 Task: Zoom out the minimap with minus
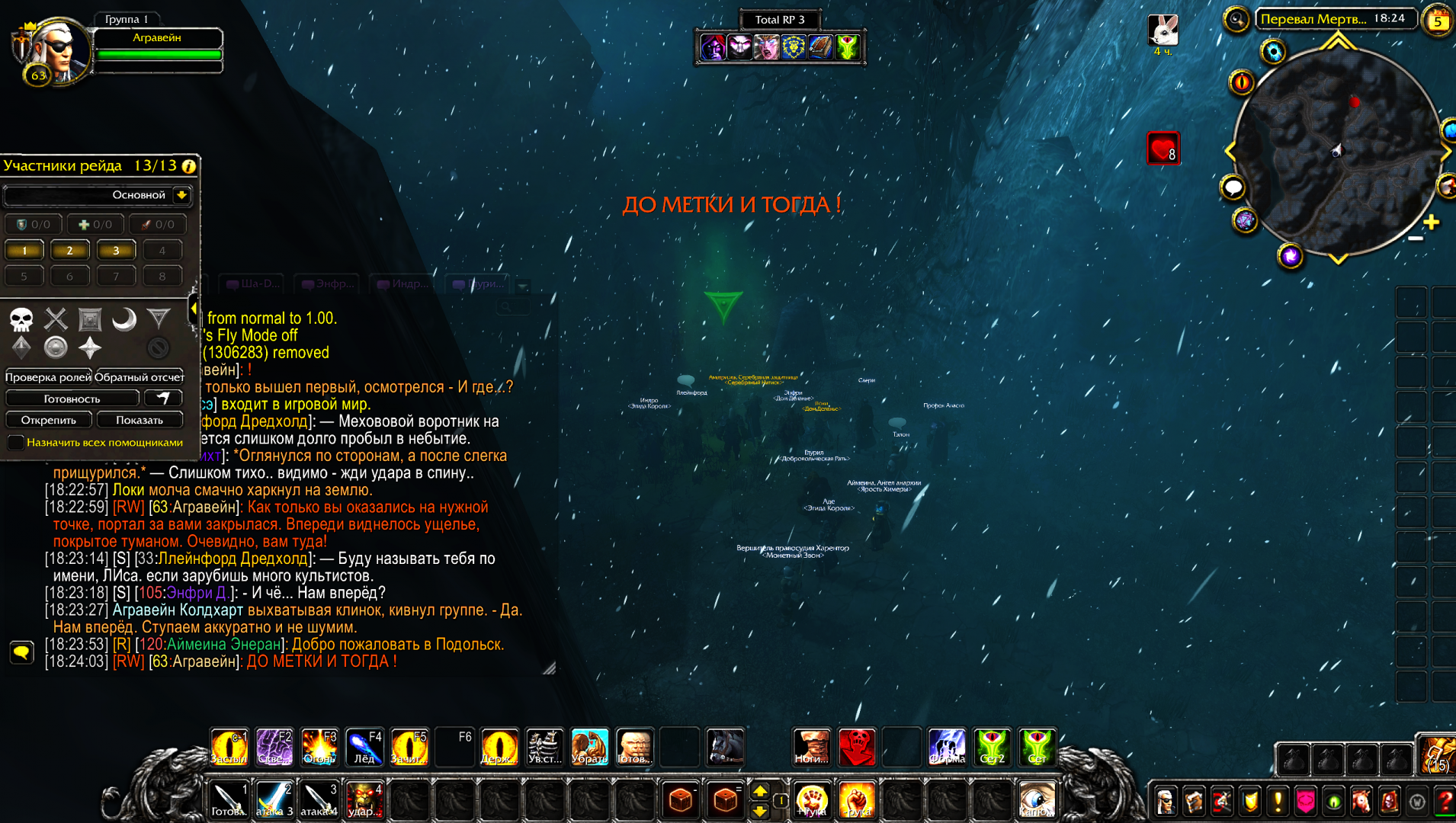point(1416,239)
